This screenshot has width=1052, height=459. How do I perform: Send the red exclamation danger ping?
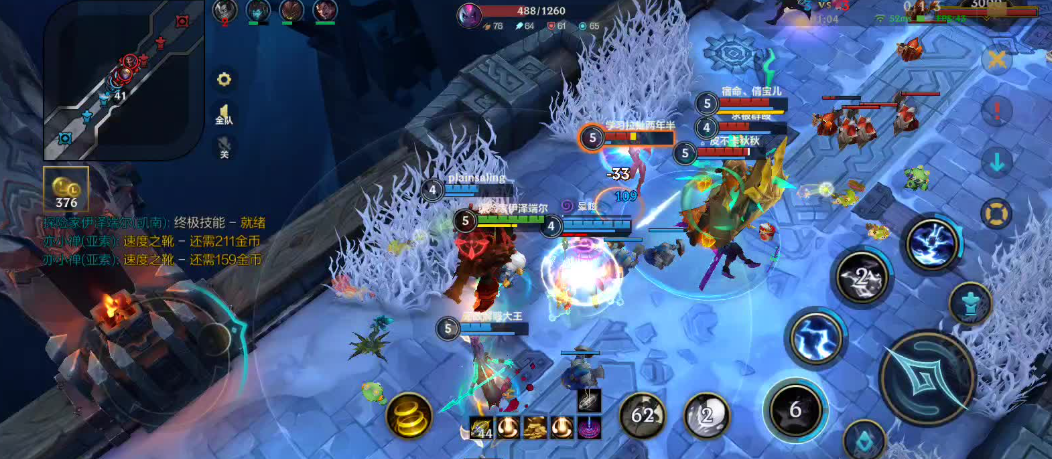pos(996,110)
